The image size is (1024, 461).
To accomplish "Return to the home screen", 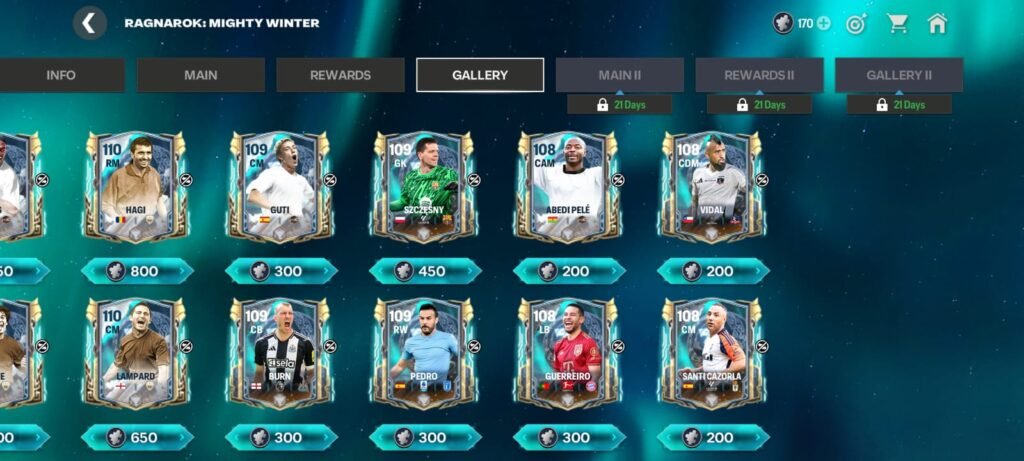I will tap(937, 23).
